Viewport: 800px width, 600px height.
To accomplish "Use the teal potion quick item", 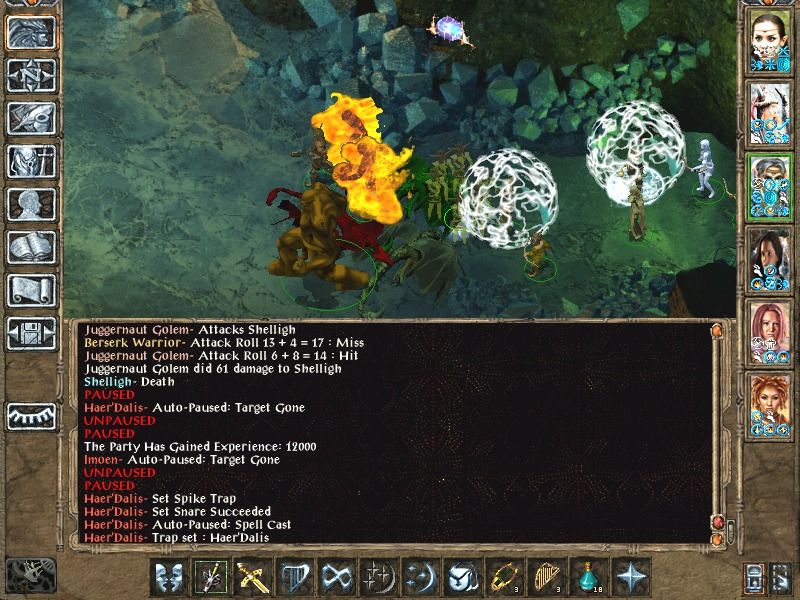I will point(589,577).
